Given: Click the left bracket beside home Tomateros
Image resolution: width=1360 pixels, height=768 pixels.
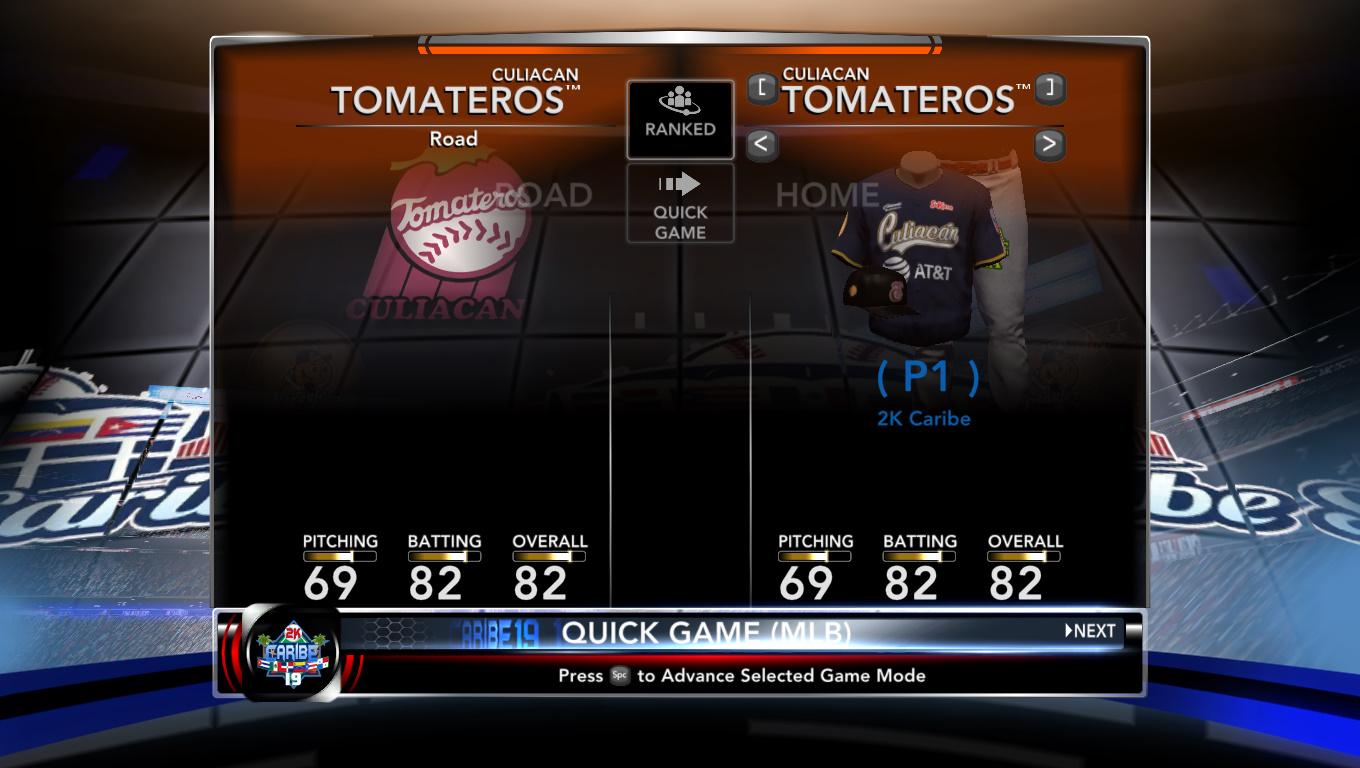Looking at the screenshot, I should (763, 89).
